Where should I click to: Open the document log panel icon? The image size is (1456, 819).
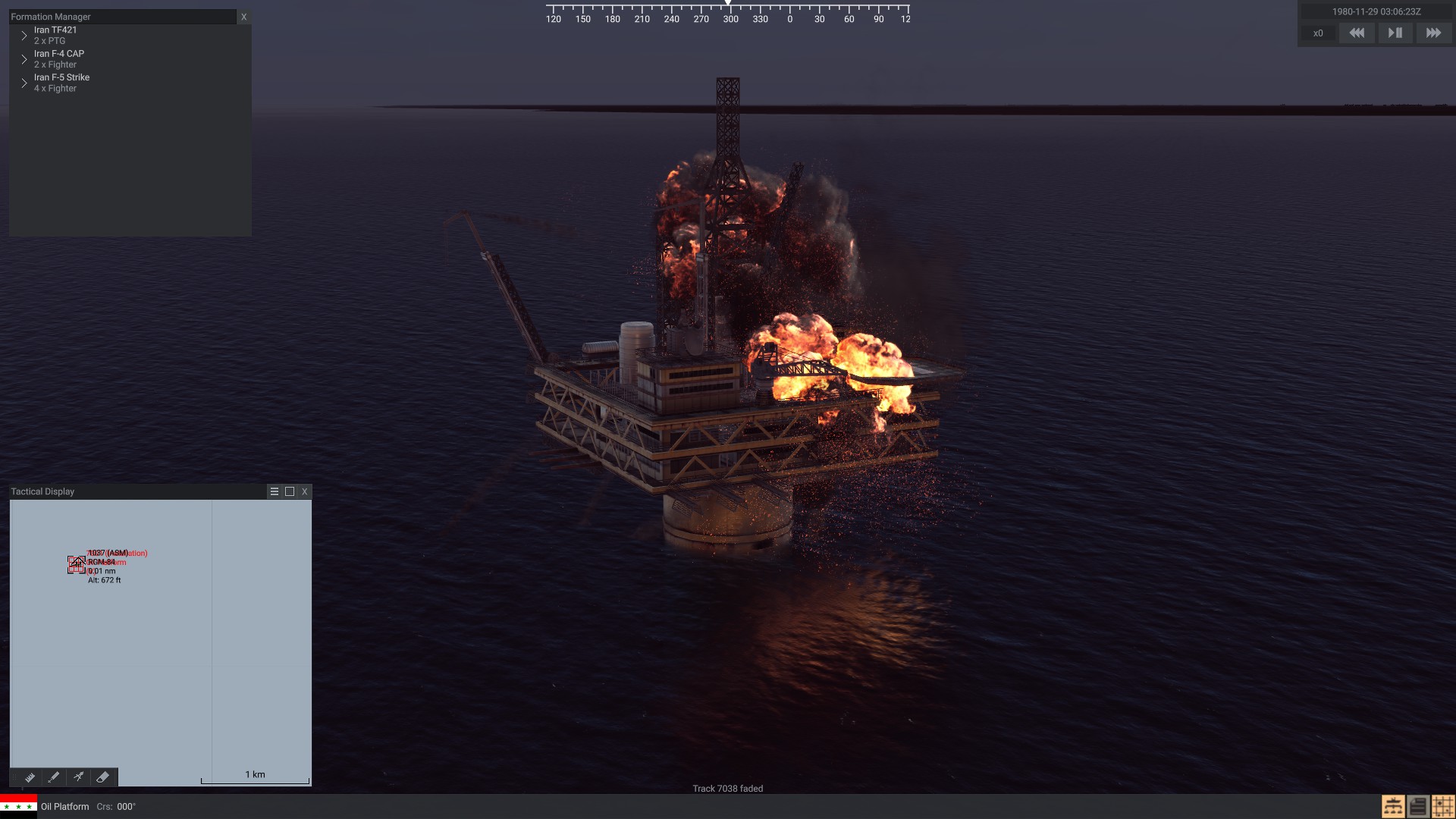1418,806
